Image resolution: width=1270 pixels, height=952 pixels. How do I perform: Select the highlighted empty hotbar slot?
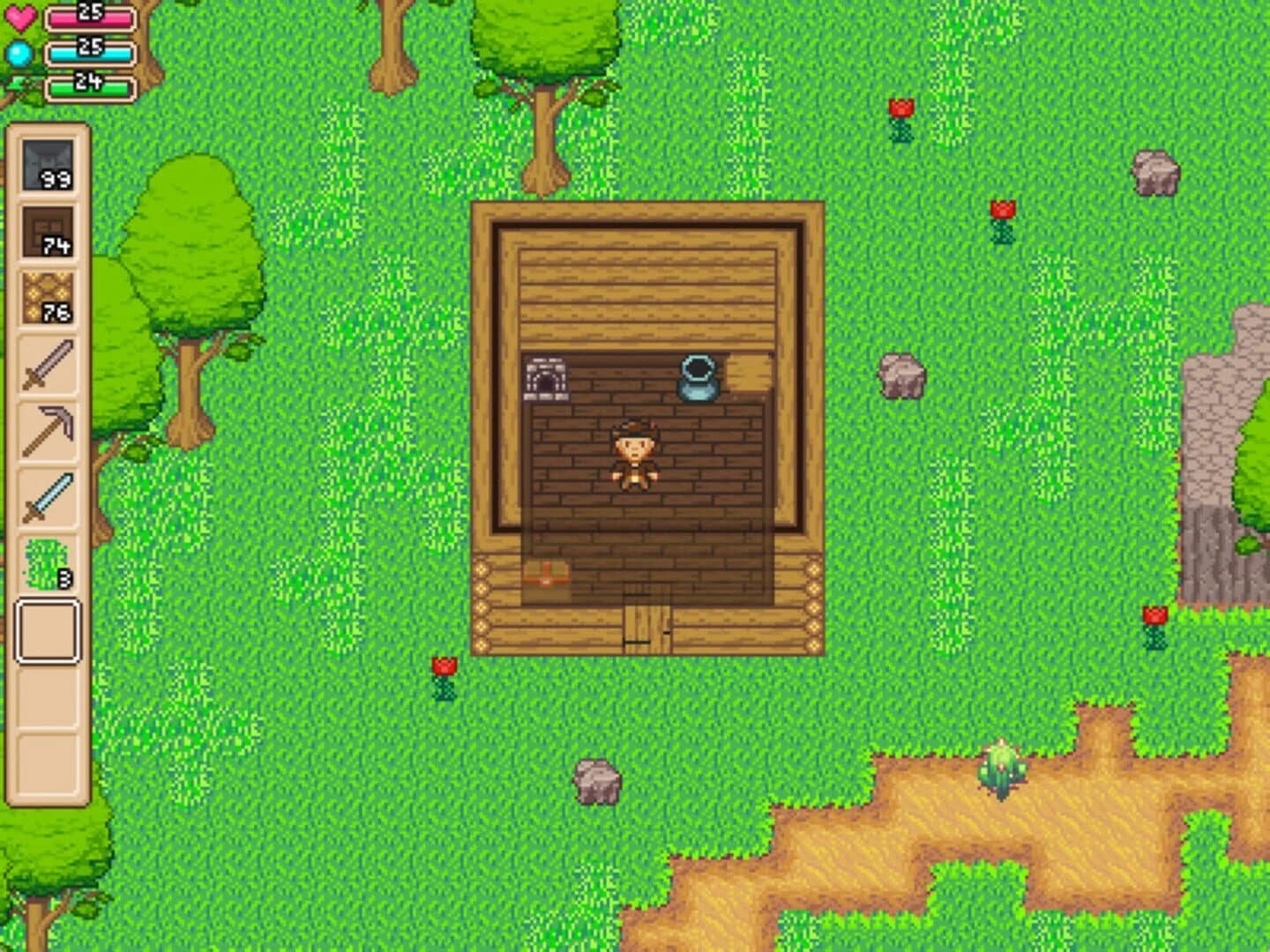tap(49, 628)
